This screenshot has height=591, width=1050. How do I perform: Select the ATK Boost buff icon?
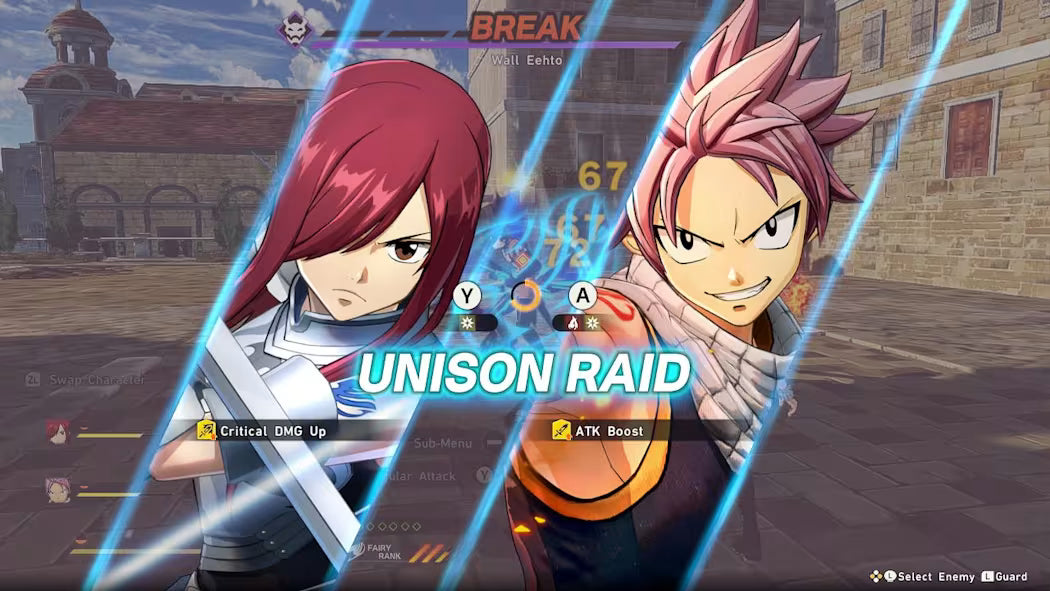point(562,431)
